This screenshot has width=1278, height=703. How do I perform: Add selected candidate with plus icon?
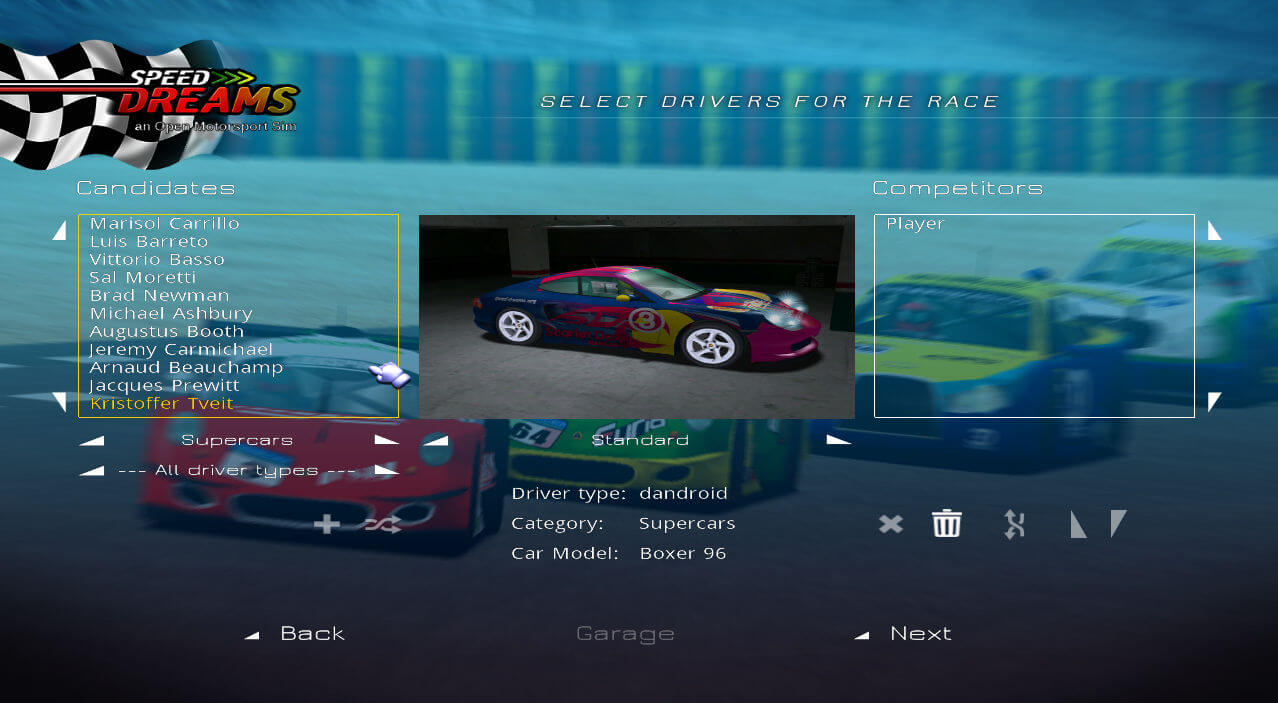pyautogui.click(x=326, y=524)
